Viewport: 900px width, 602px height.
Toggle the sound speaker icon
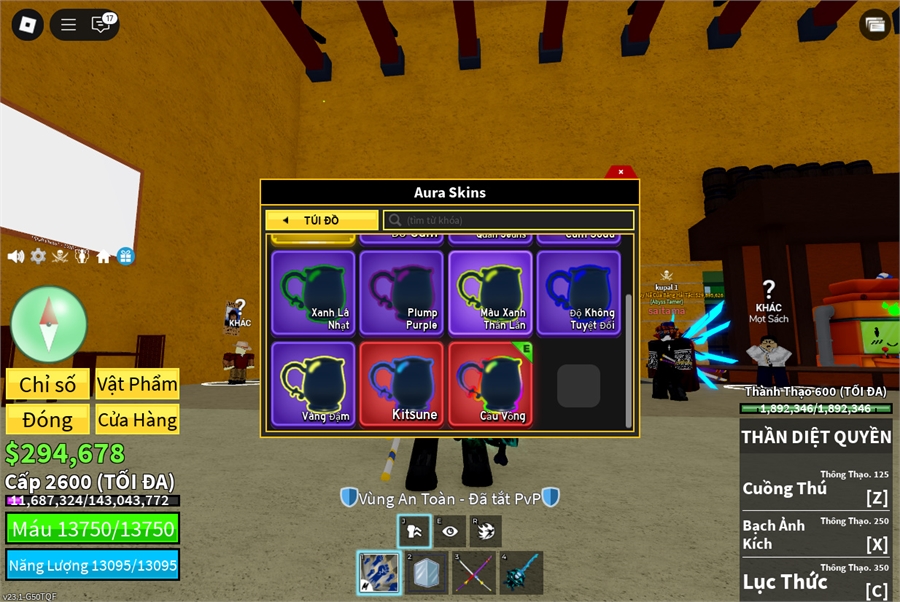[16, 256]
